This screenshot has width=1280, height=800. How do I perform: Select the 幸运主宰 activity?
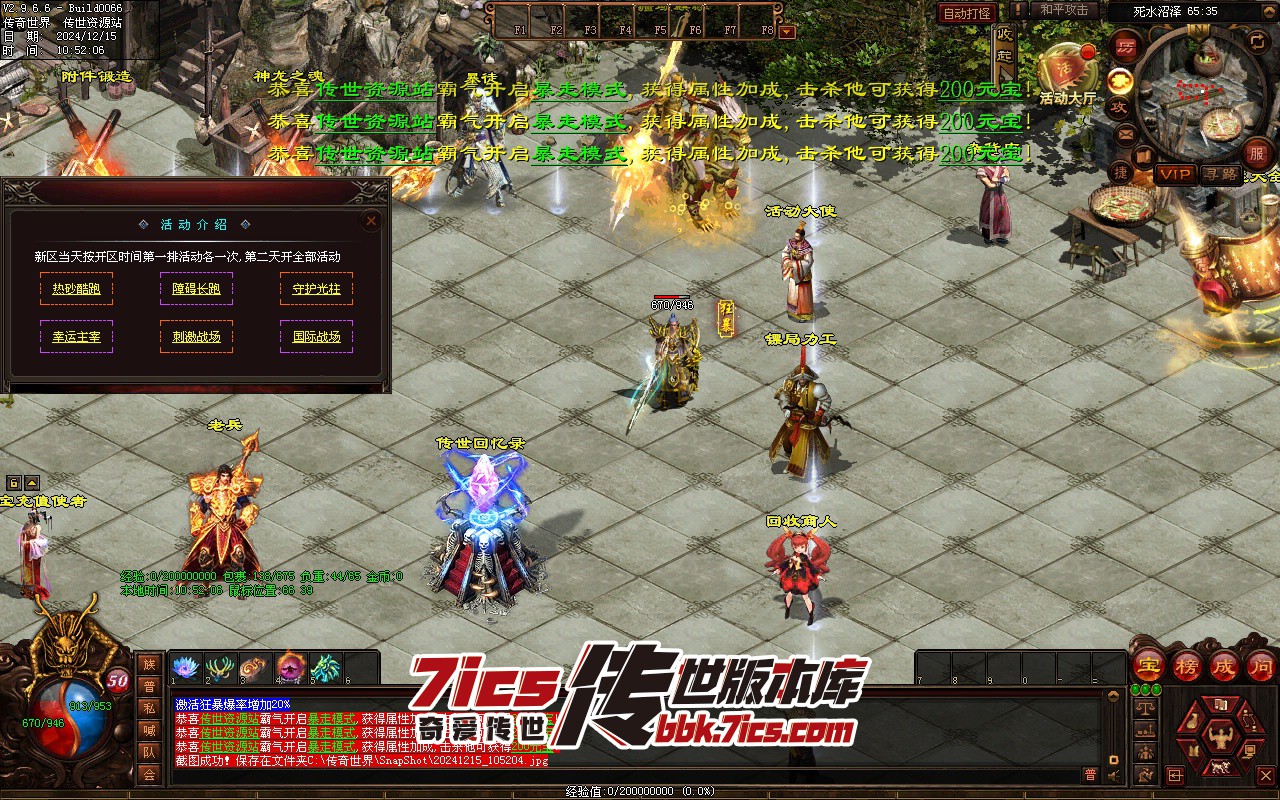click(x=76, y=337)
